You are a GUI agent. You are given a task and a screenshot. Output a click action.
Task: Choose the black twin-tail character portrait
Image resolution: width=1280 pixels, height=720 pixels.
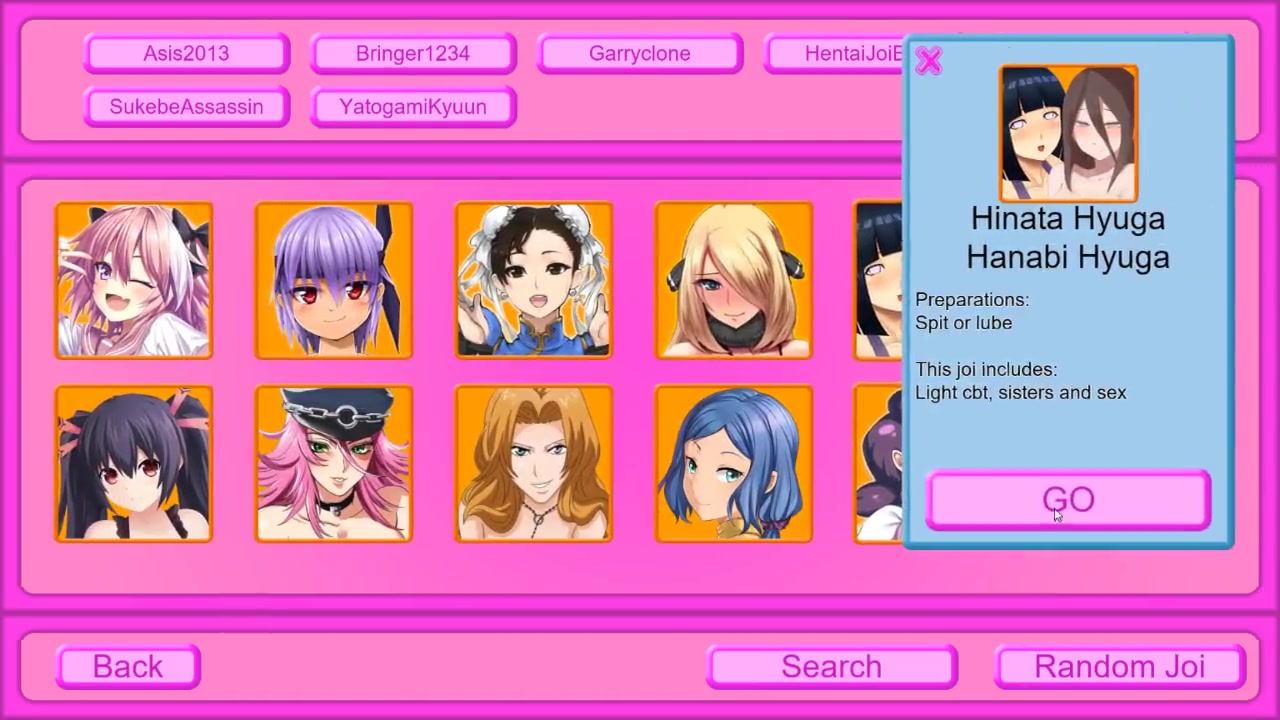(x=134, y=464)
